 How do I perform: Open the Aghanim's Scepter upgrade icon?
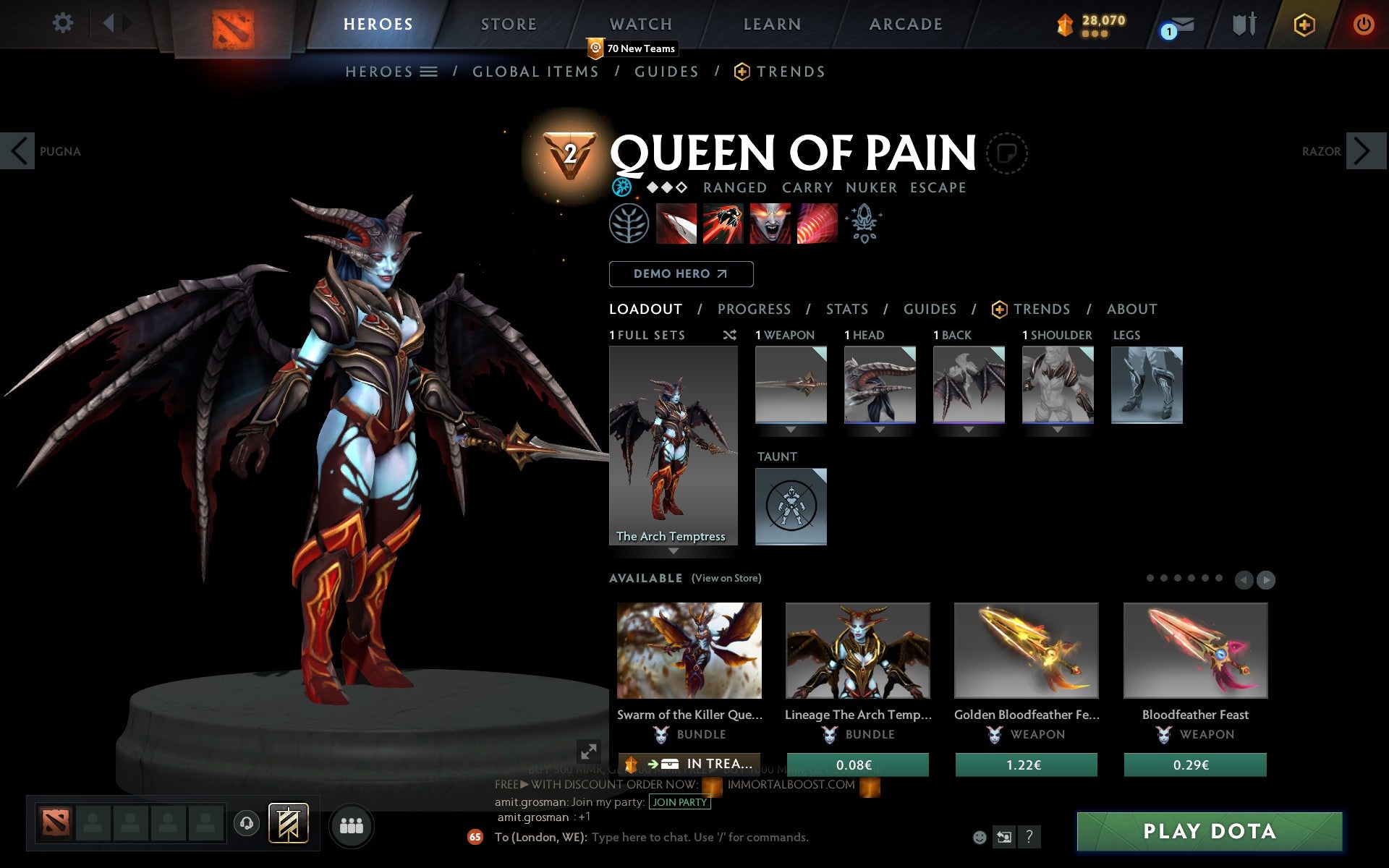pyautogui.click(x=865, y=224)
